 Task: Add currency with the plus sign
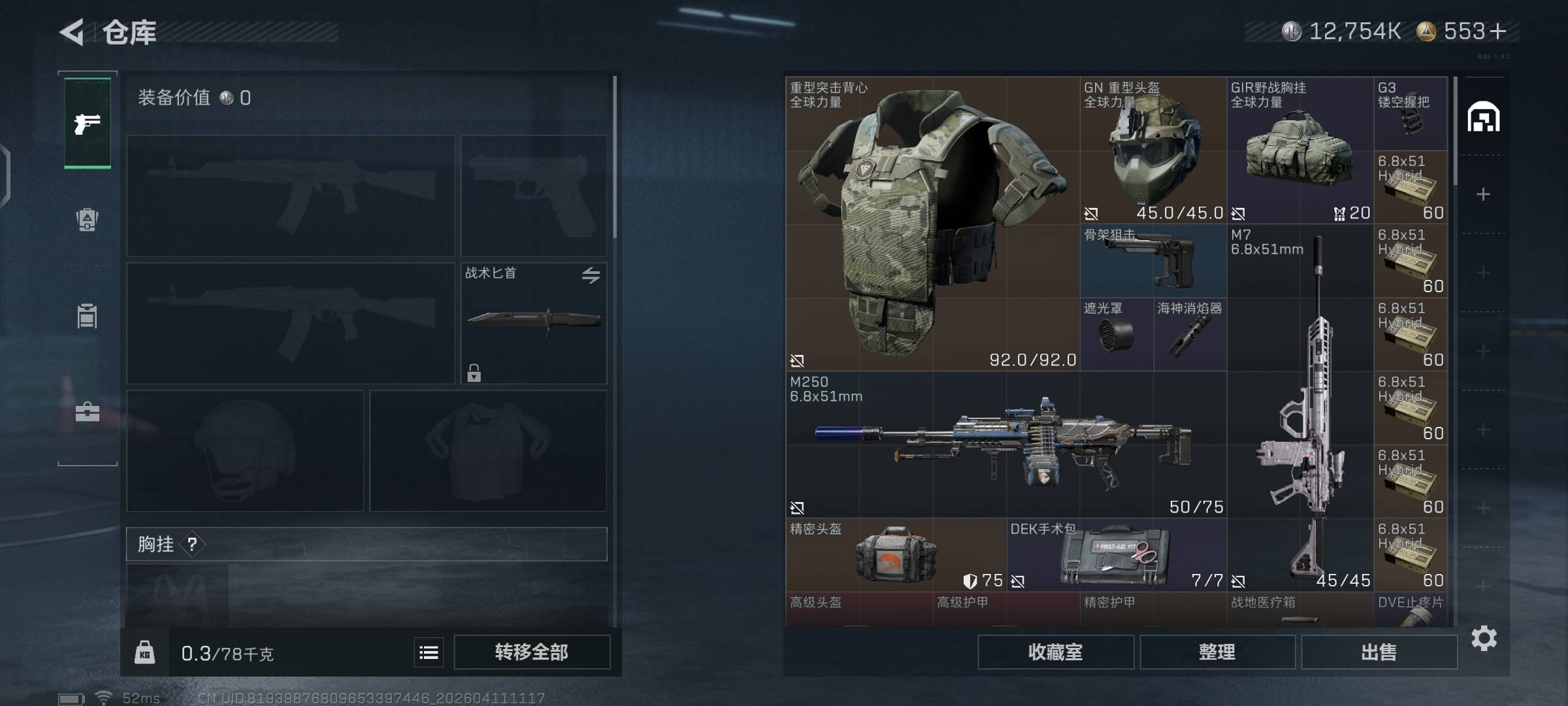[1499, 31]
